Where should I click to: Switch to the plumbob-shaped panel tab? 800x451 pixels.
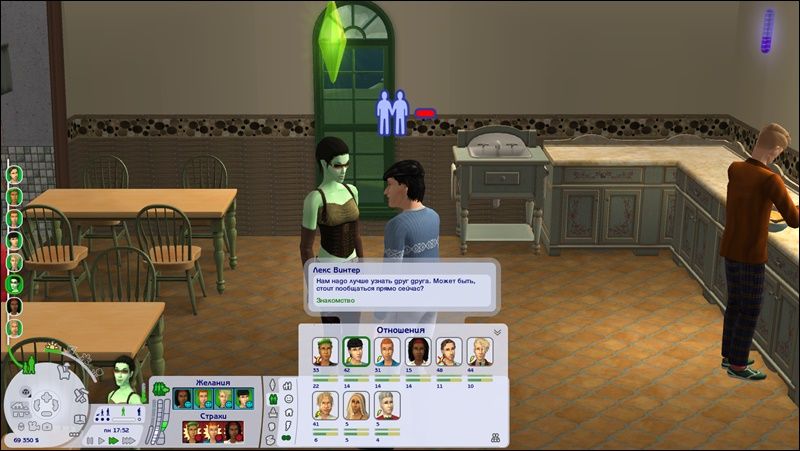273,386
